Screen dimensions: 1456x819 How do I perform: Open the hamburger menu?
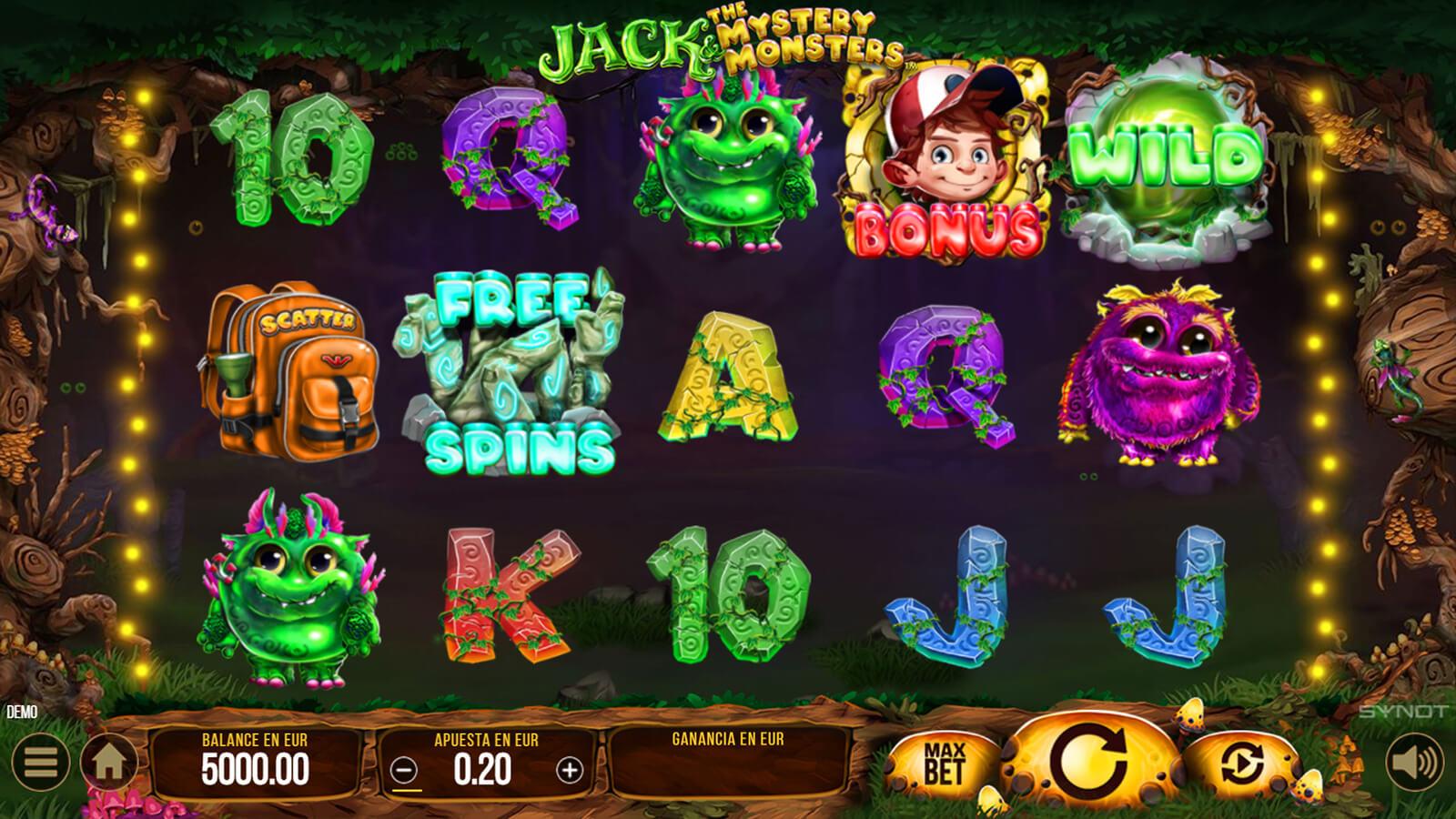pos(40,762)
